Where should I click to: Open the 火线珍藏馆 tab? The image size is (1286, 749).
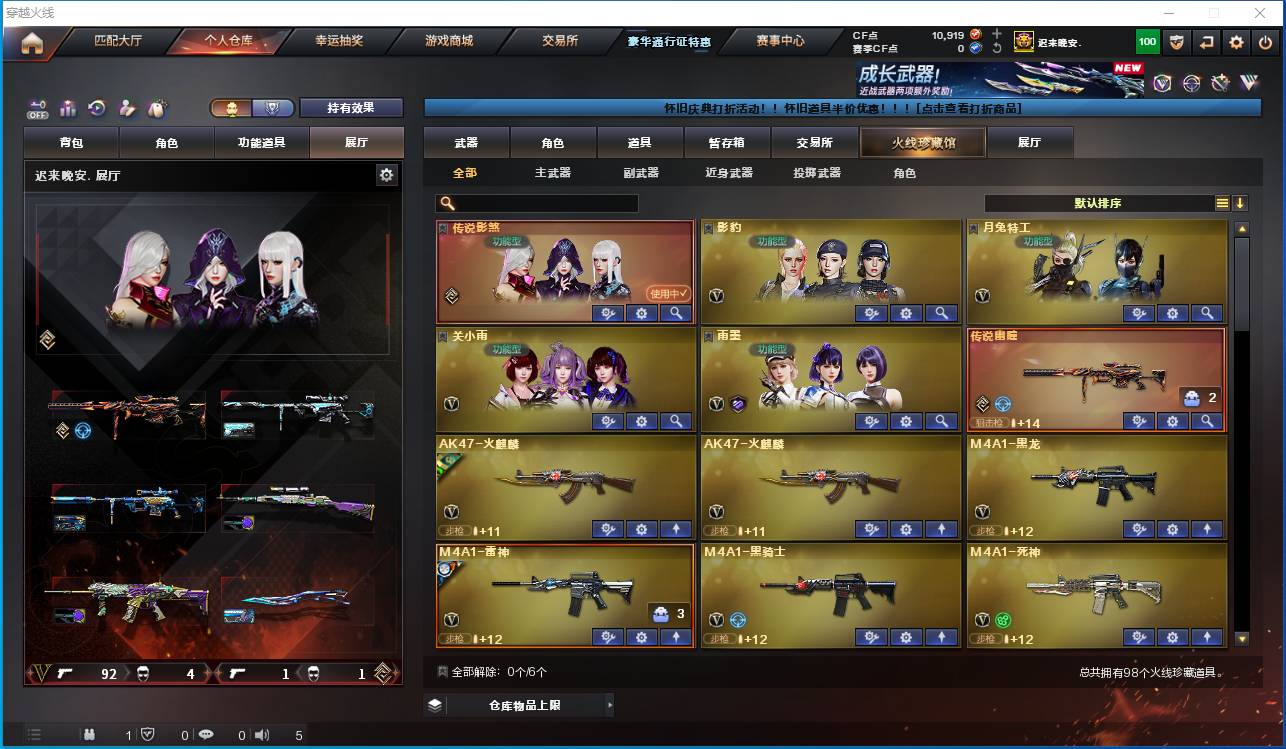[x=922, y=142]
